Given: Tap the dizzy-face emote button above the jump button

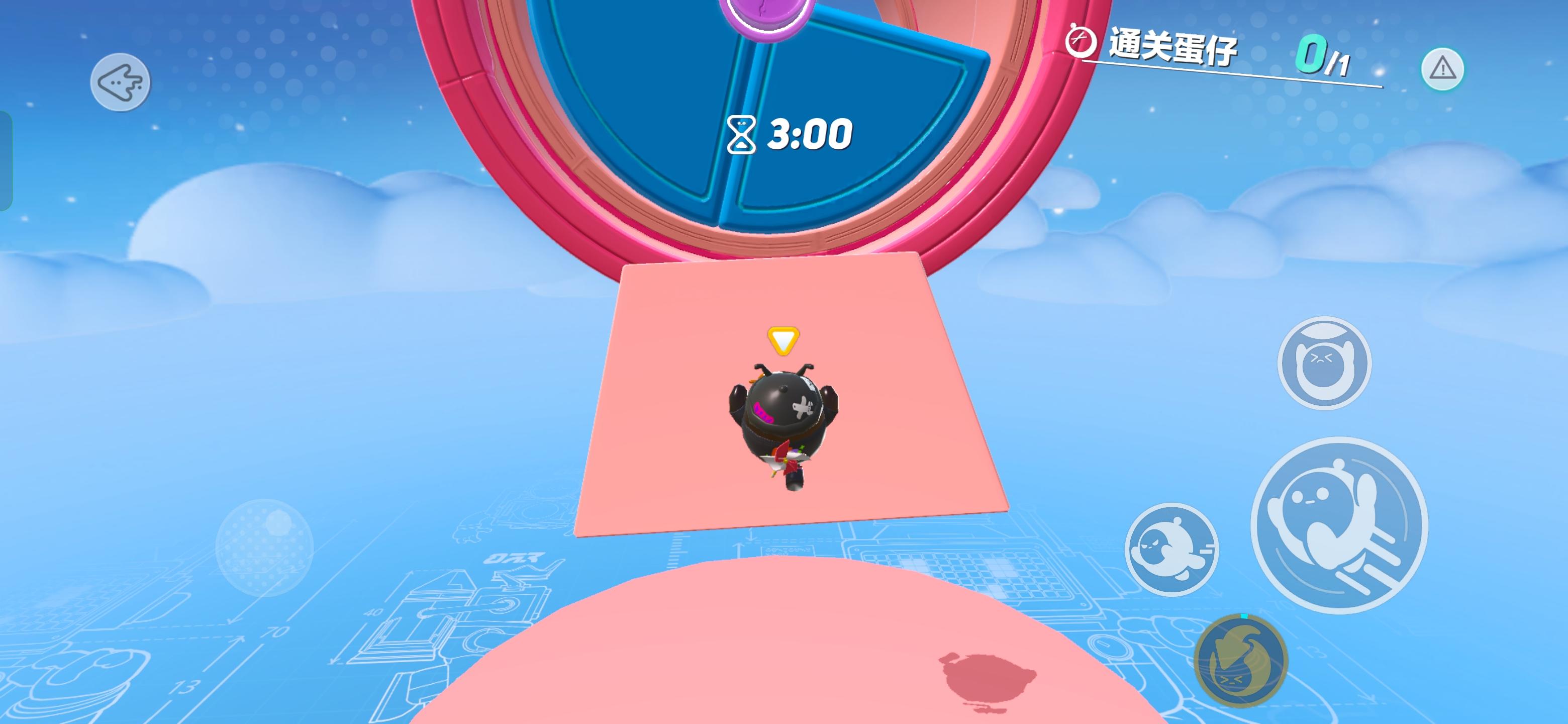Looking at the screenshot, I should [x=1325, y=363].
